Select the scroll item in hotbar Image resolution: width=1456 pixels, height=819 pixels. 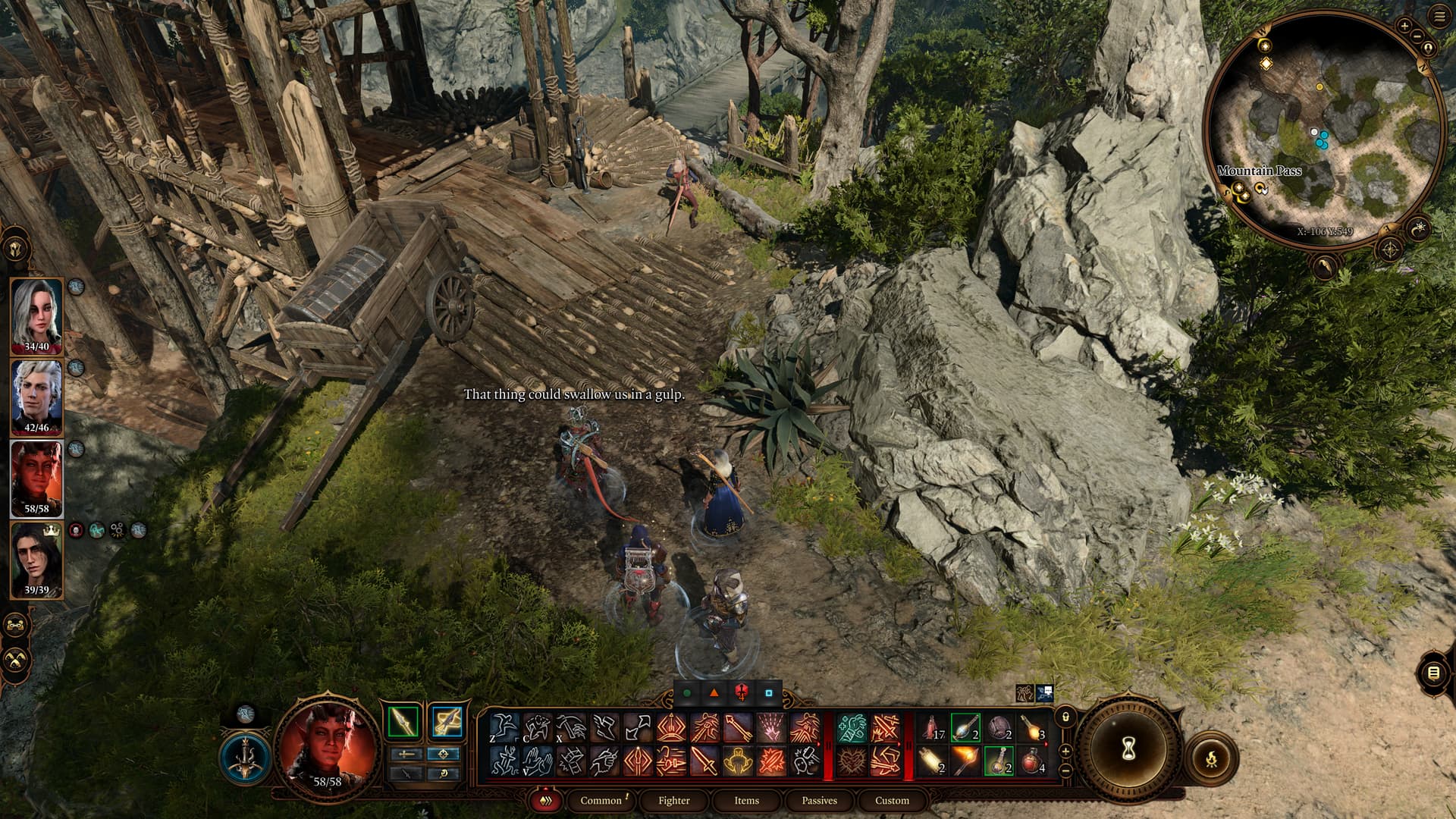931,760
